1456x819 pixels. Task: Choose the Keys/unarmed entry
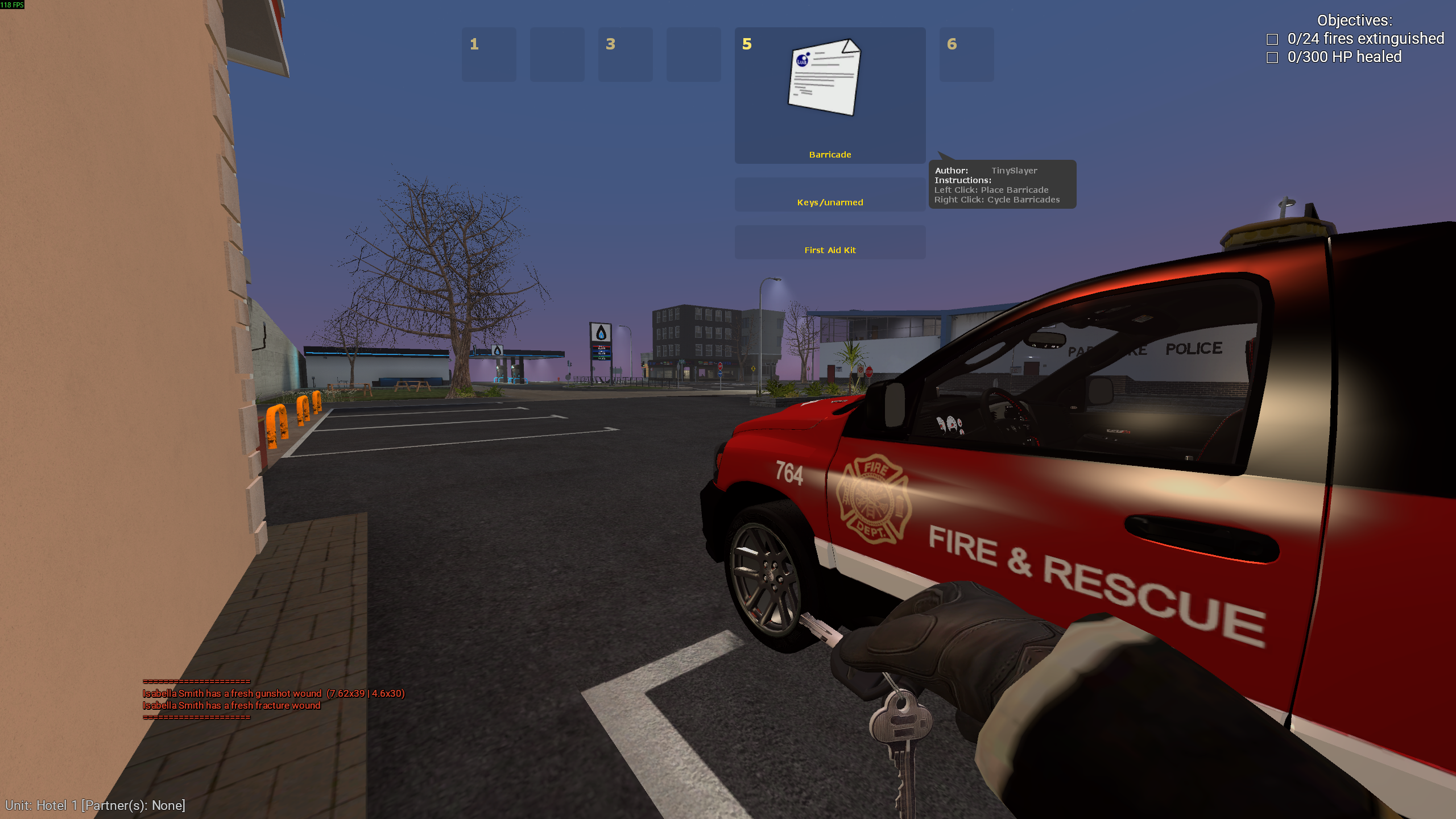(x=830, y=195)
